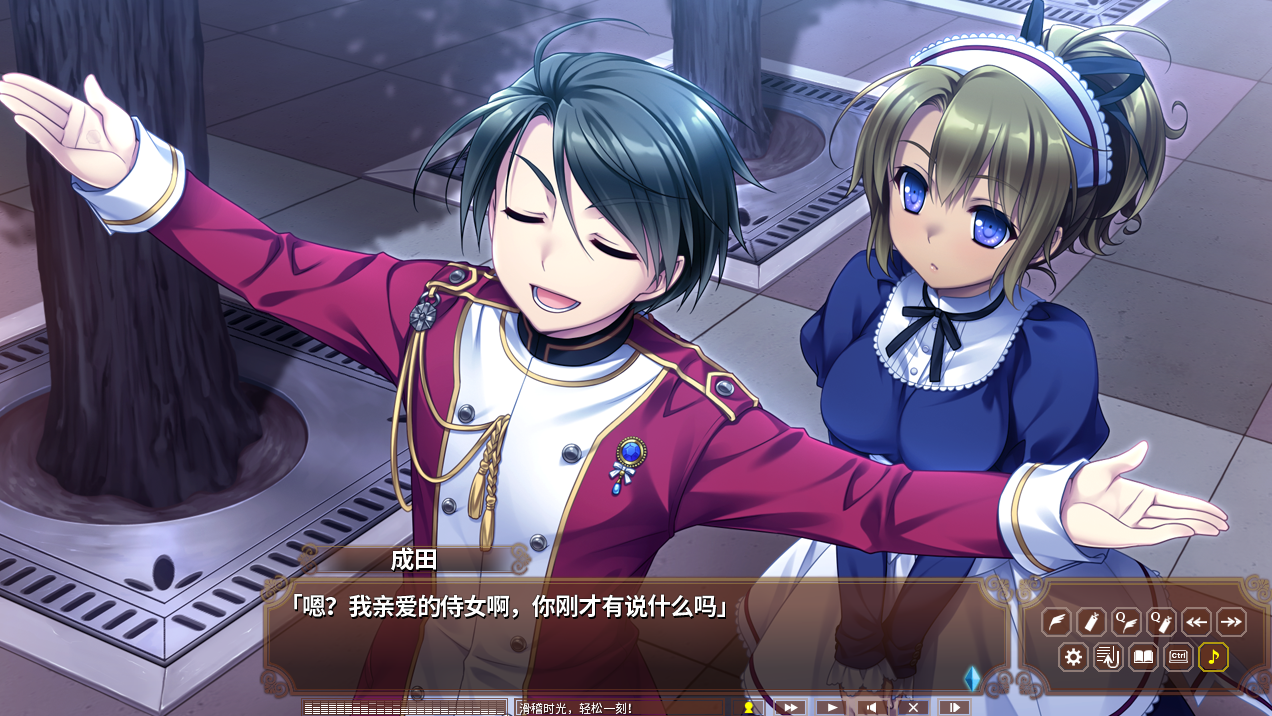Viewport: 1272px width, 716px height.
Task: Click the open book icon
Action: click(1143, 657)
